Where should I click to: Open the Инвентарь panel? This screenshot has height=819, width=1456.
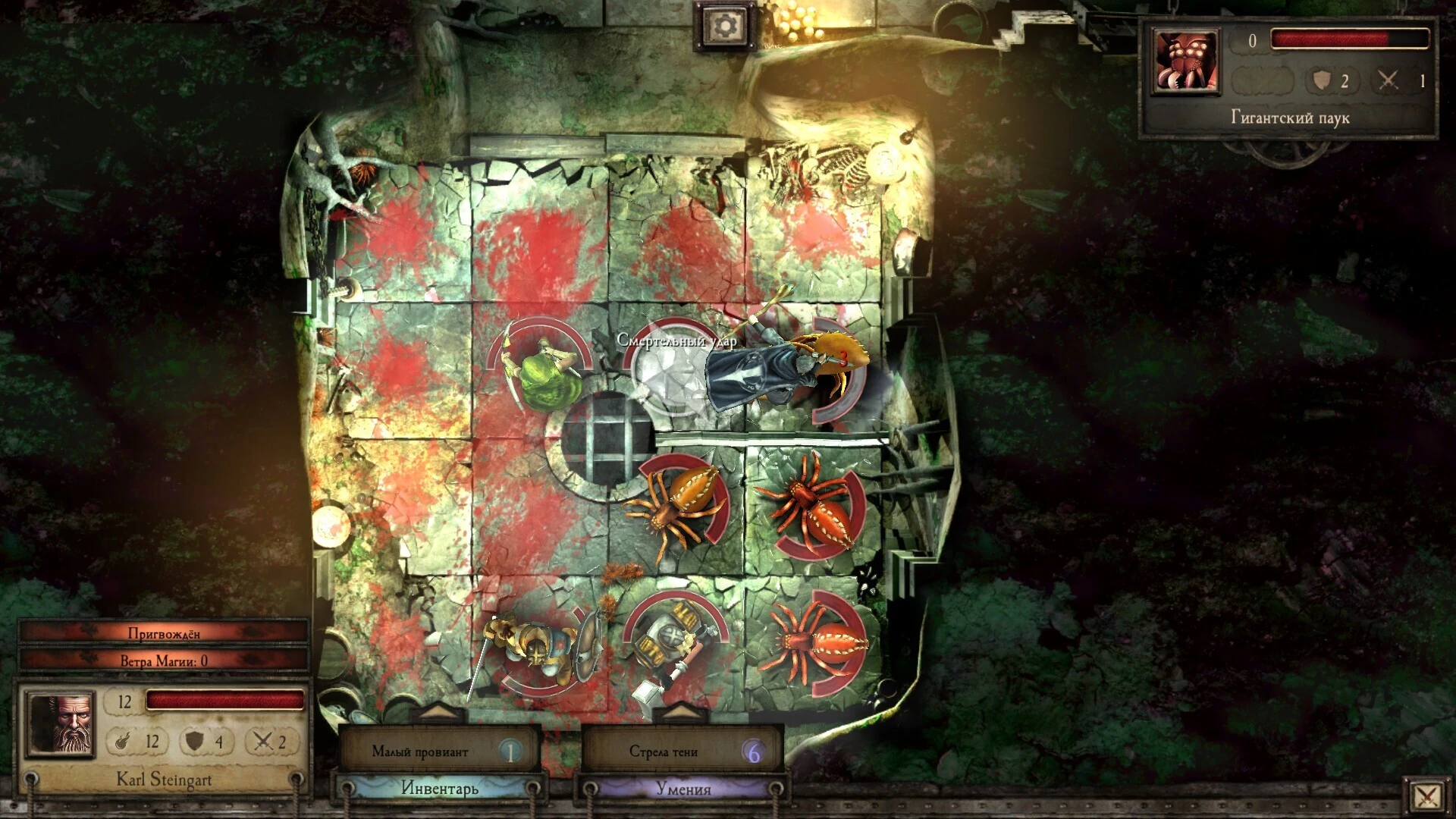pos(440,789)
